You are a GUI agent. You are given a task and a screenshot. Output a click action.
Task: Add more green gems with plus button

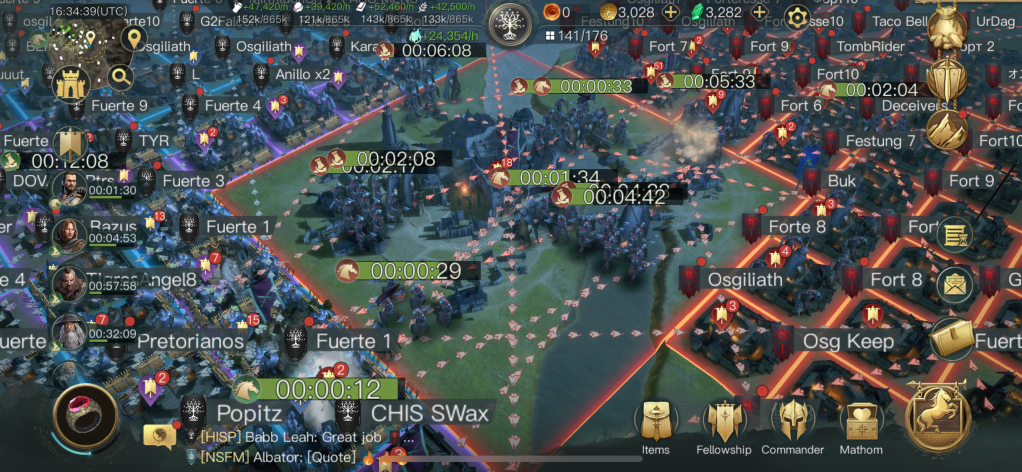pyautogui.click(x=760, y=13)
